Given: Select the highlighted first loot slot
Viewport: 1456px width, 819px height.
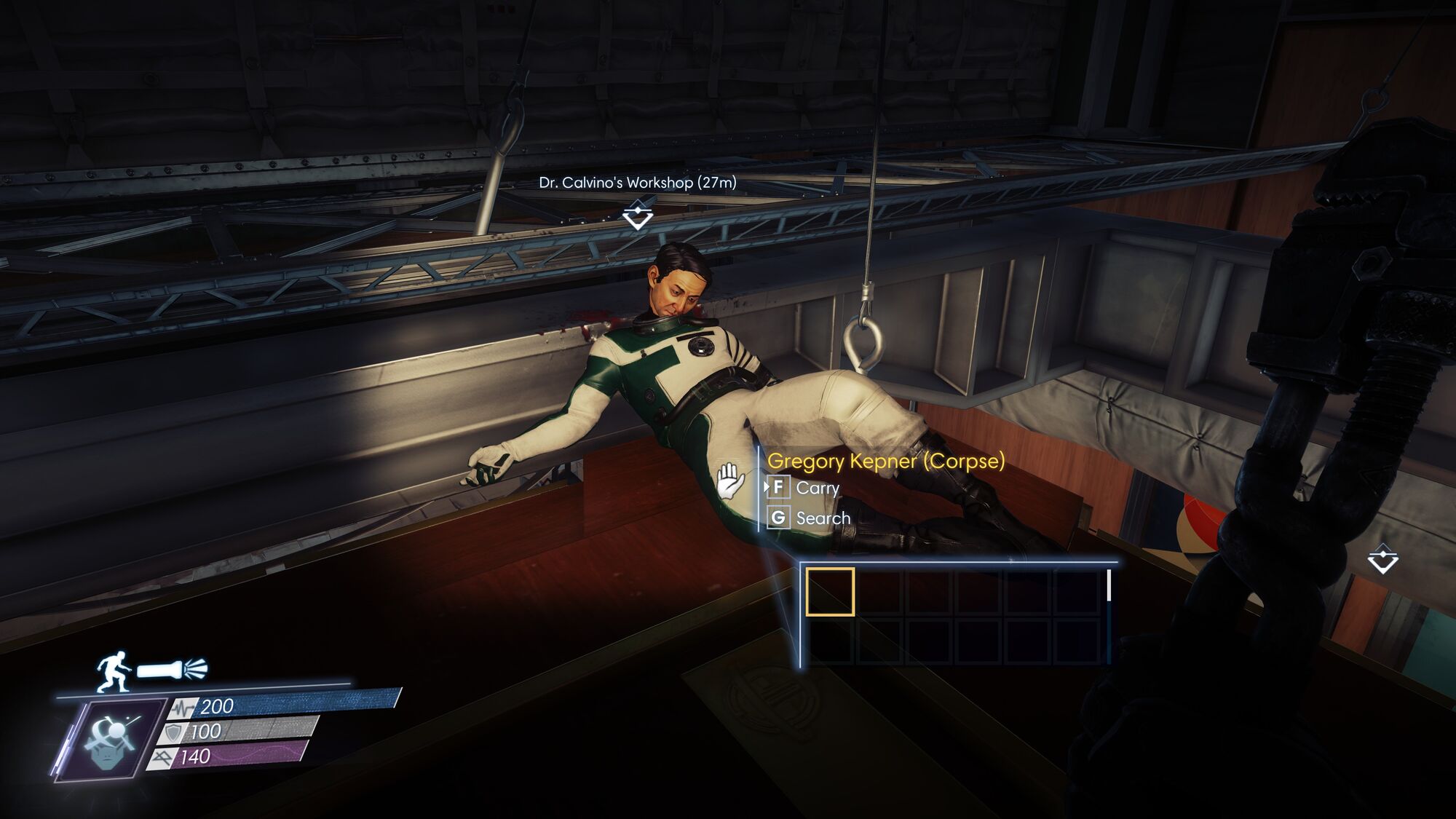Looking at the screenshot, I should [x=830, y=592].
